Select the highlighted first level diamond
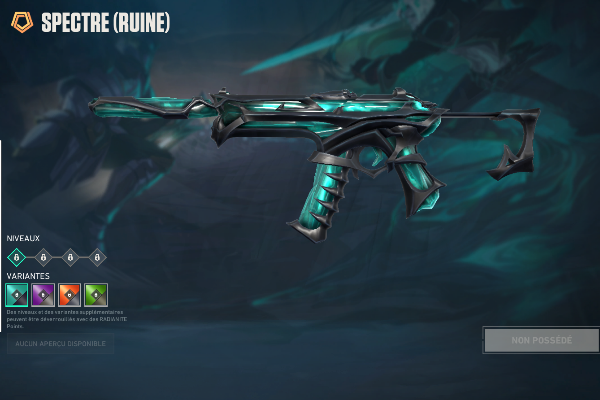Image resolution: width=600 pixels, height=400 pixels. coord(17,258)
